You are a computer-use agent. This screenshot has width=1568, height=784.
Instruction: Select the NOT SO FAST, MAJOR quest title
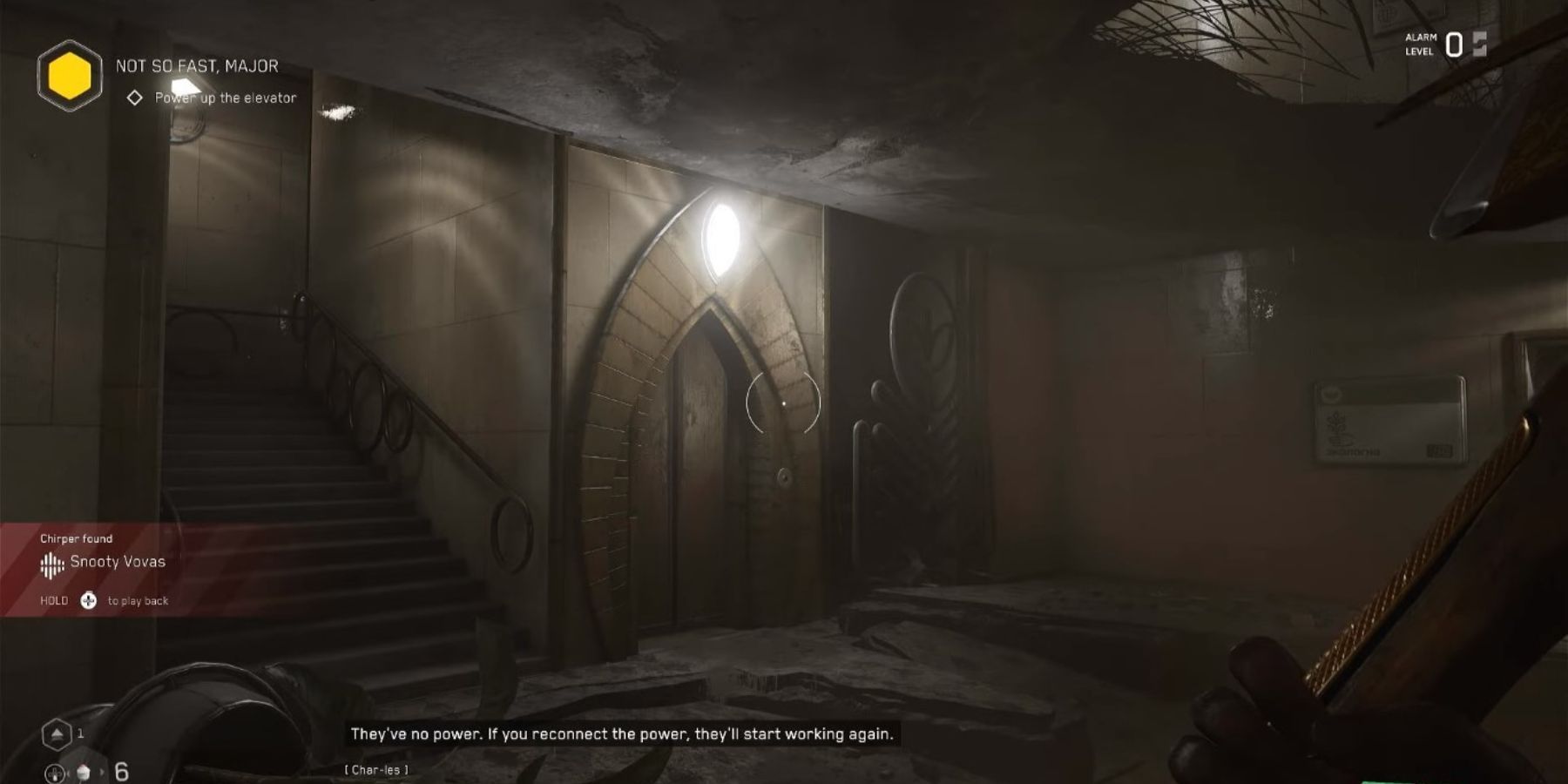[x=197, y=66]
